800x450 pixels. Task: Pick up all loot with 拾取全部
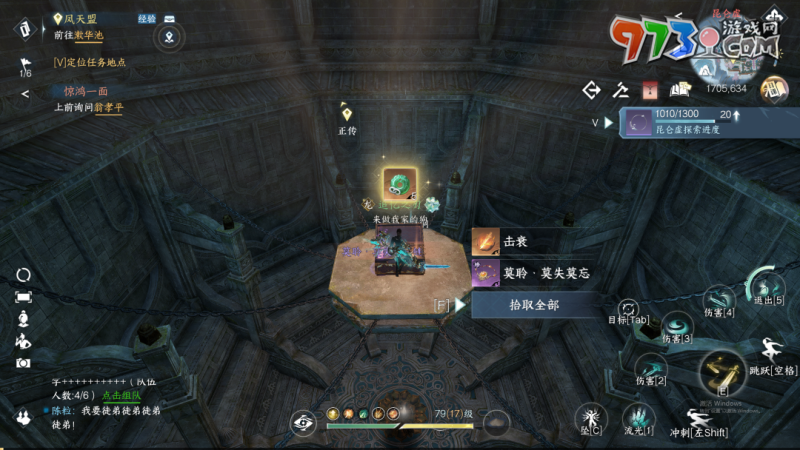tap(536, 305)
